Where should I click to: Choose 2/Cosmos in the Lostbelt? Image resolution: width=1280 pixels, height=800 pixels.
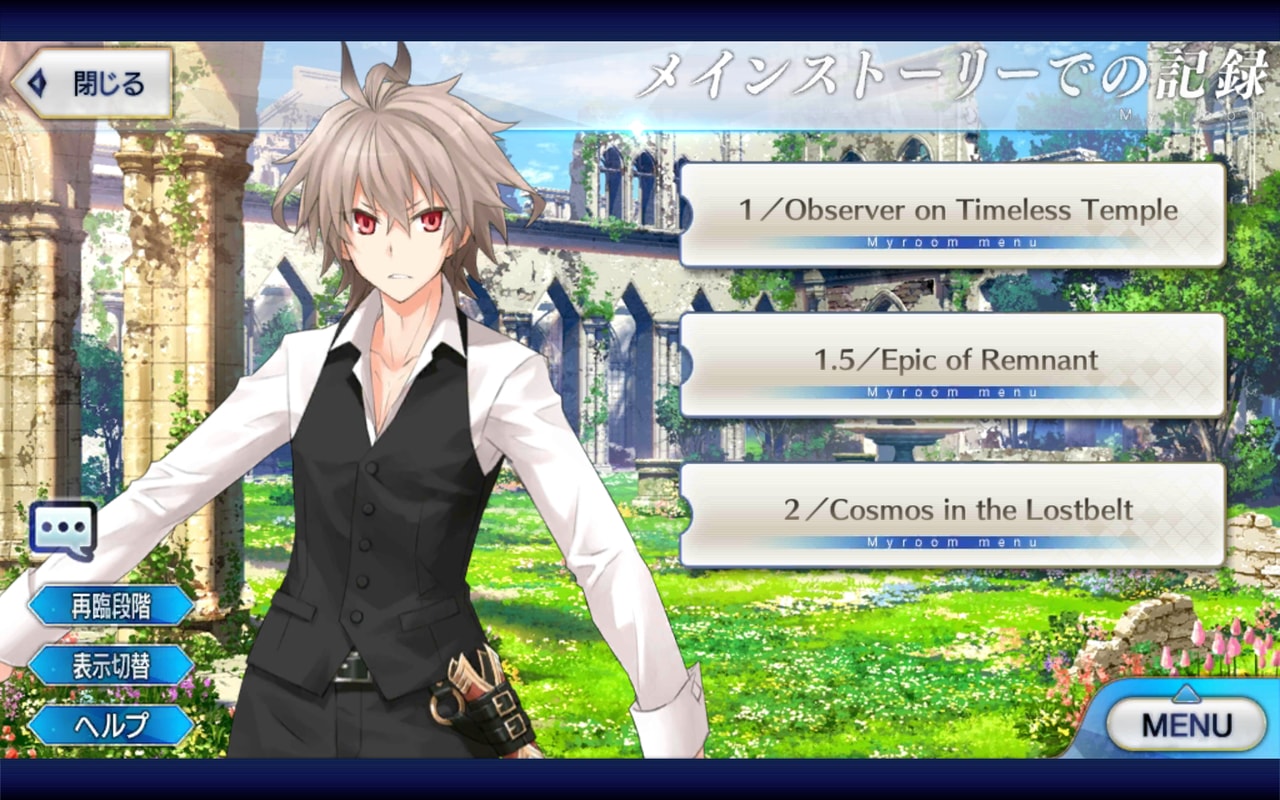[x=952, y=514]
